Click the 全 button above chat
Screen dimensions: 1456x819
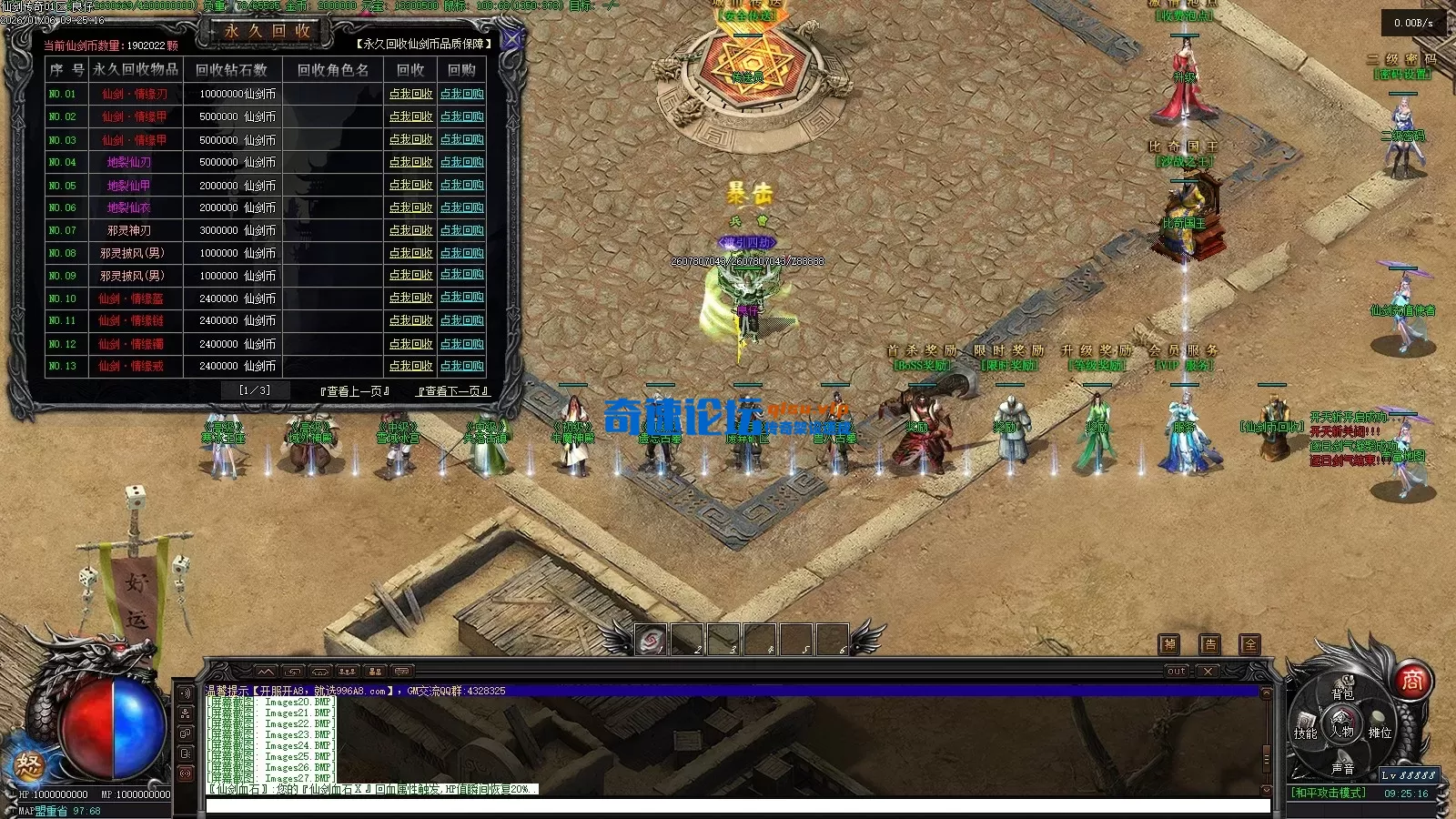[1250, 644]
